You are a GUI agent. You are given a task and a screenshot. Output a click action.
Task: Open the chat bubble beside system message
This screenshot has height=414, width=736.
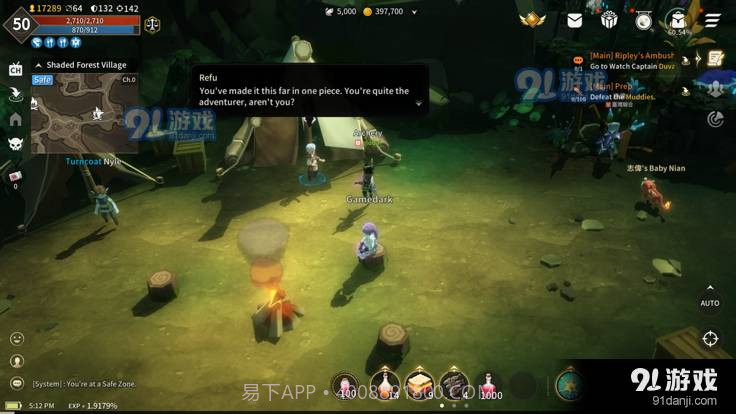pos(16,383)
